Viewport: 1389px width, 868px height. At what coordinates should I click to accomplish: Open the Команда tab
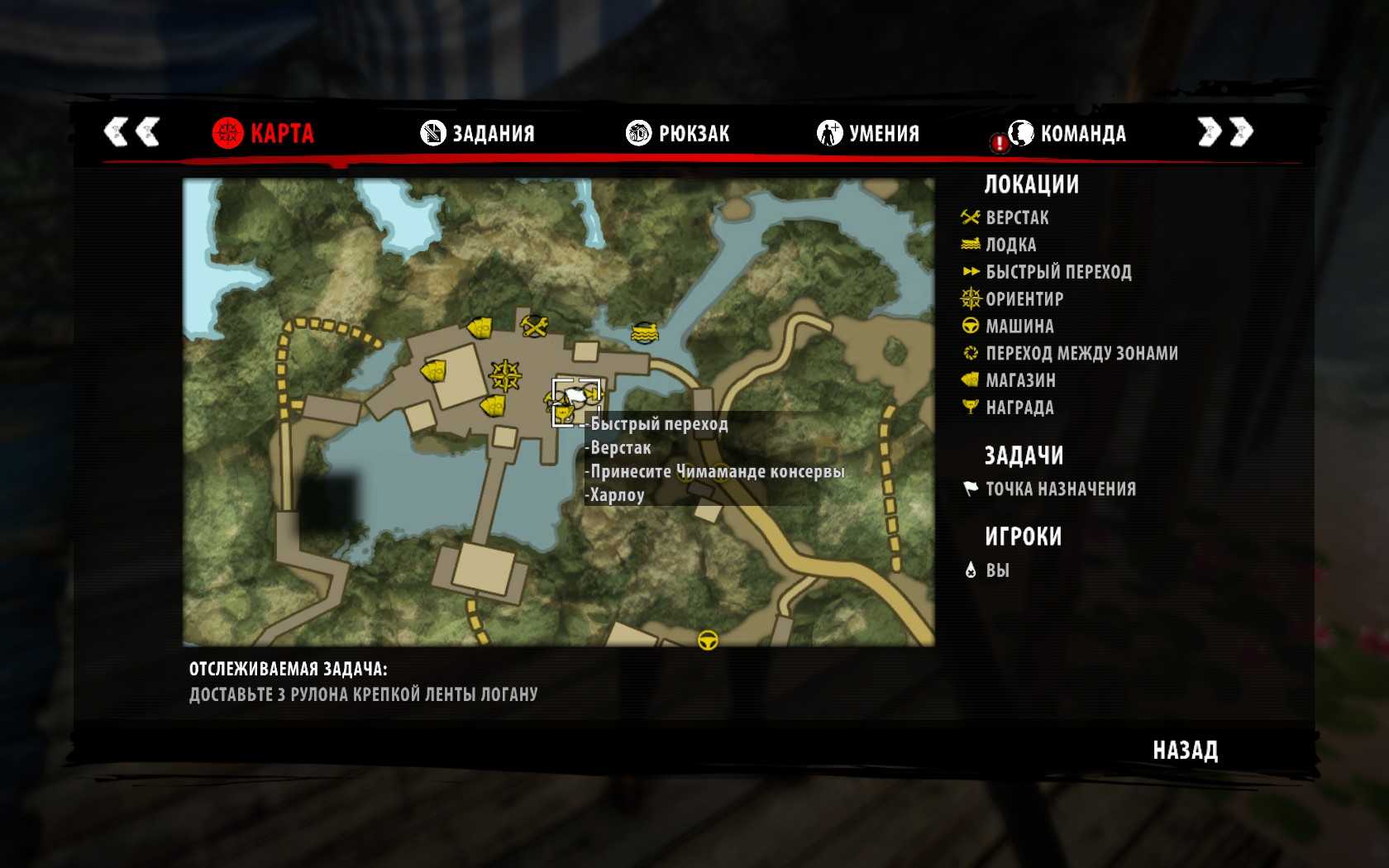1068,133
